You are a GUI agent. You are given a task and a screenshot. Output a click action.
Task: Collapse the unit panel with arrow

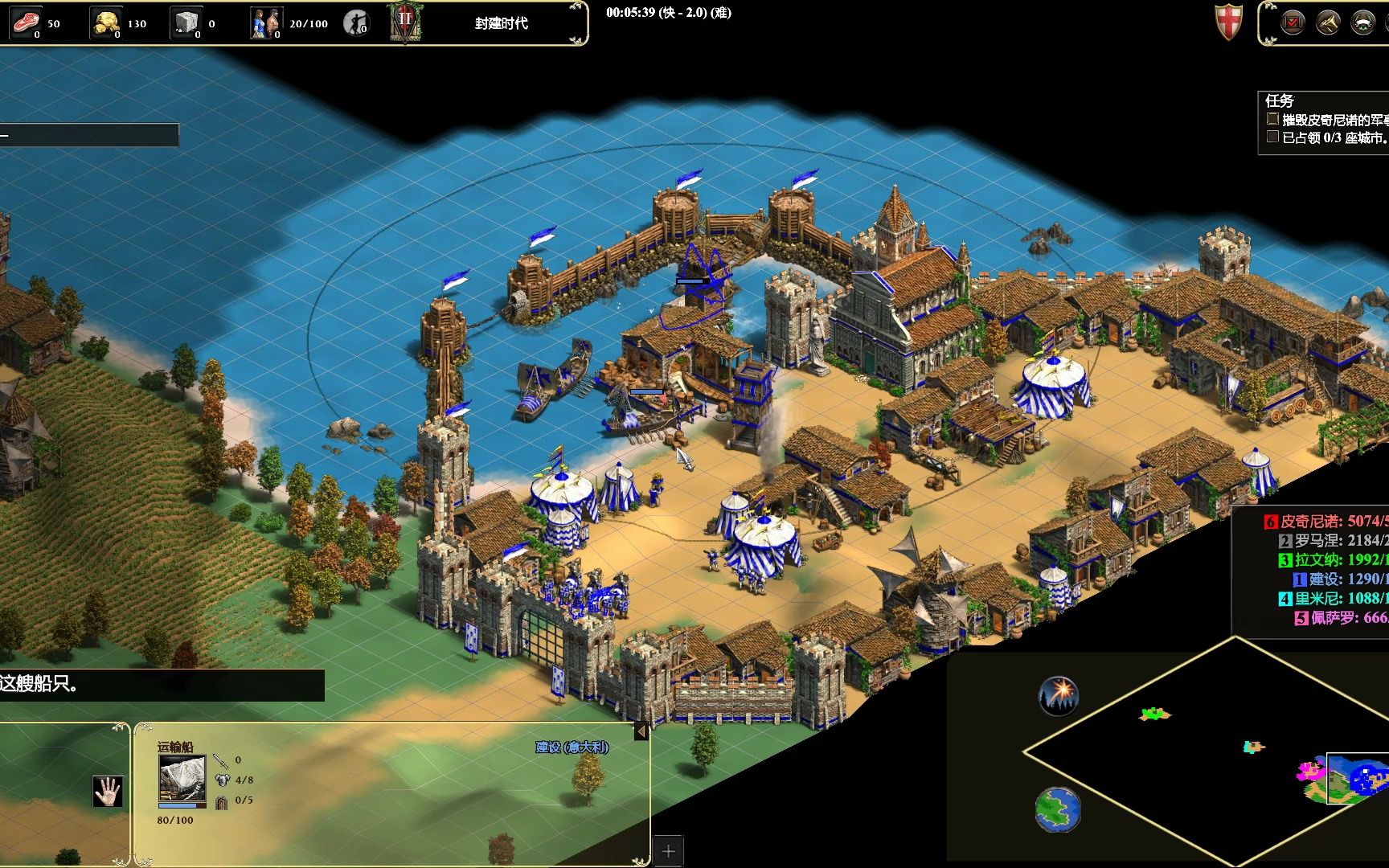[x=641, y=731]
